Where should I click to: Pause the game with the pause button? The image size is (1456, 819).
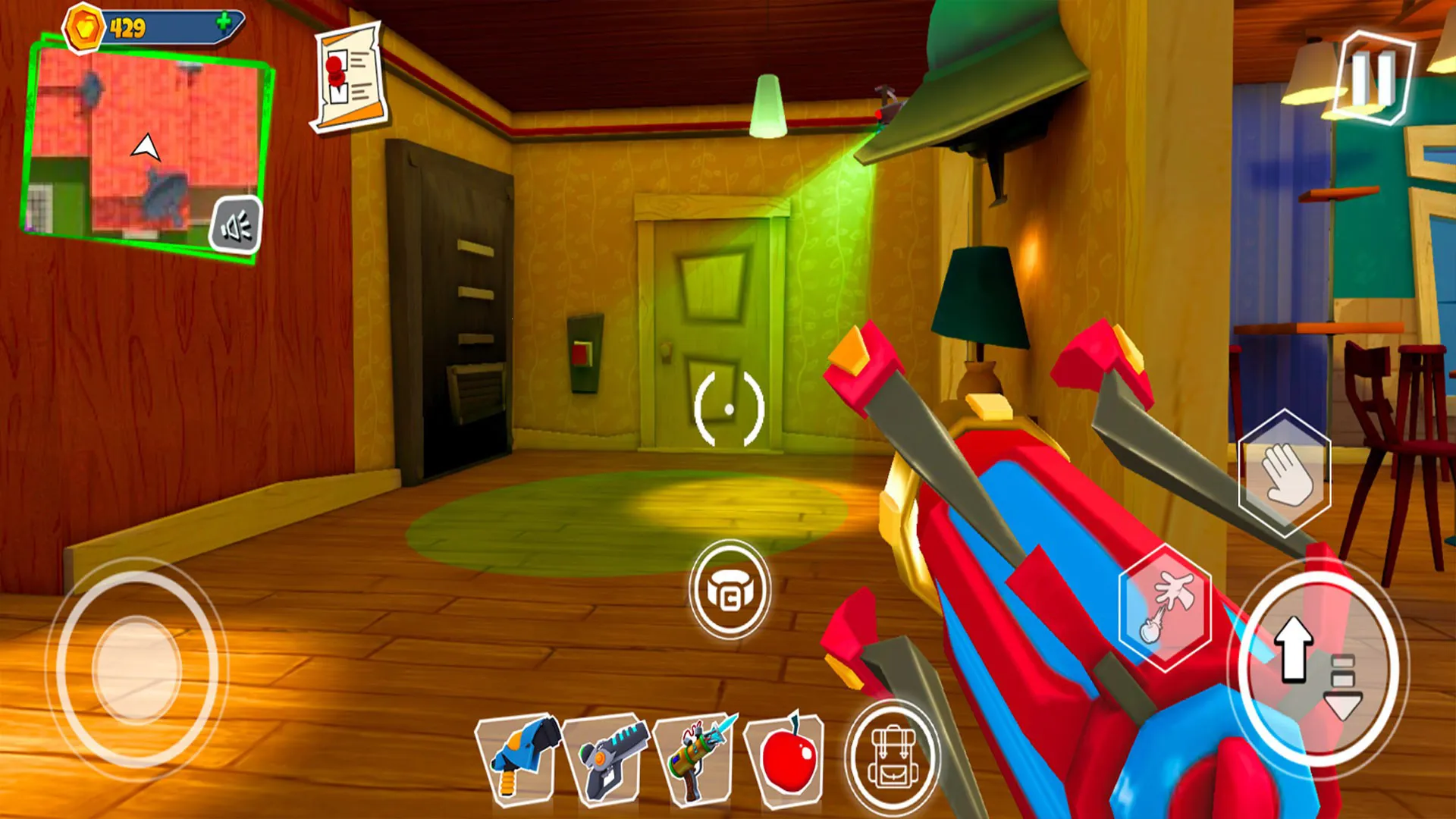click(1373, 77)
